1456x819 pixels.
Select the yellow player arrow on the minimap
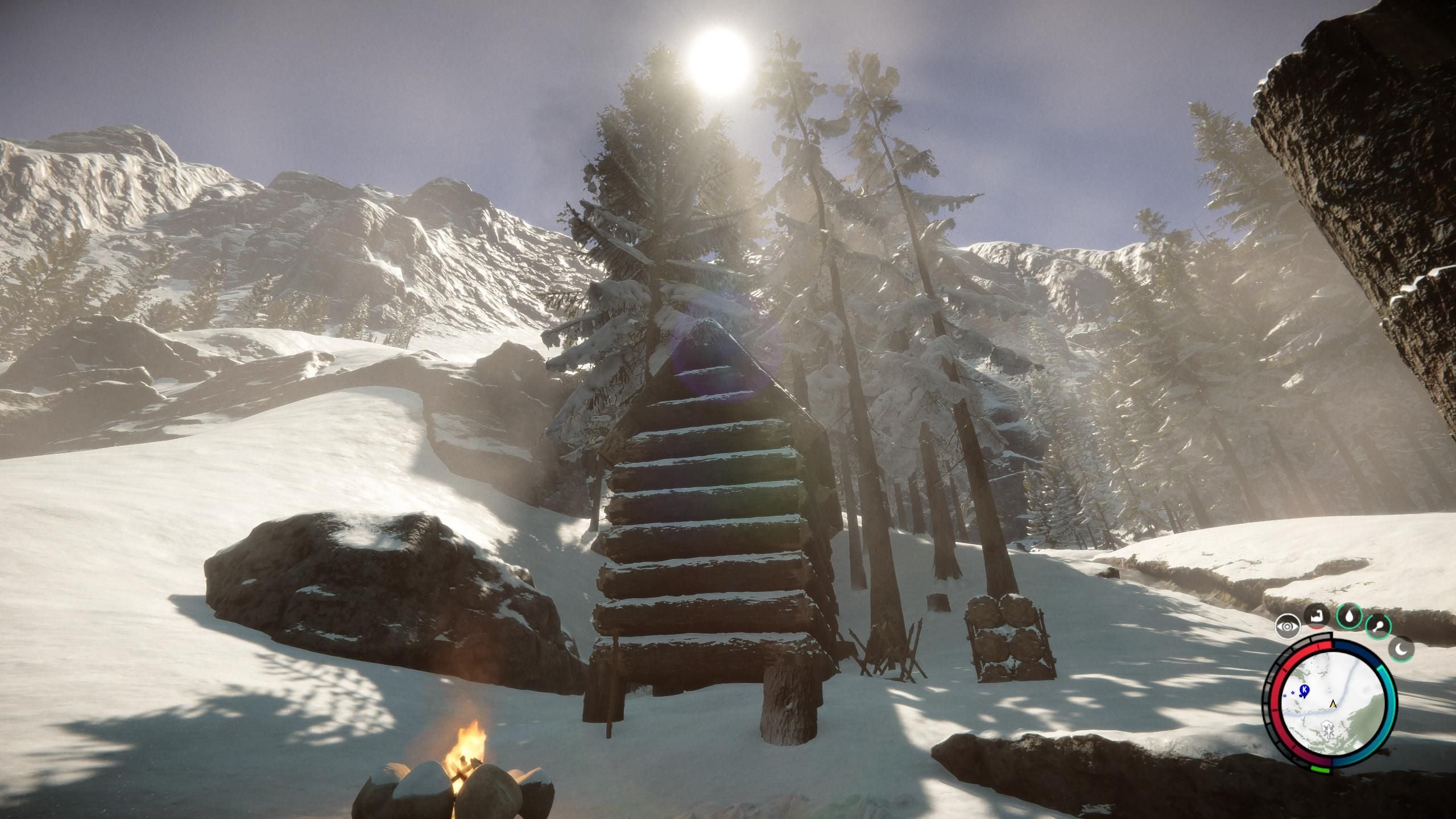1333,704
